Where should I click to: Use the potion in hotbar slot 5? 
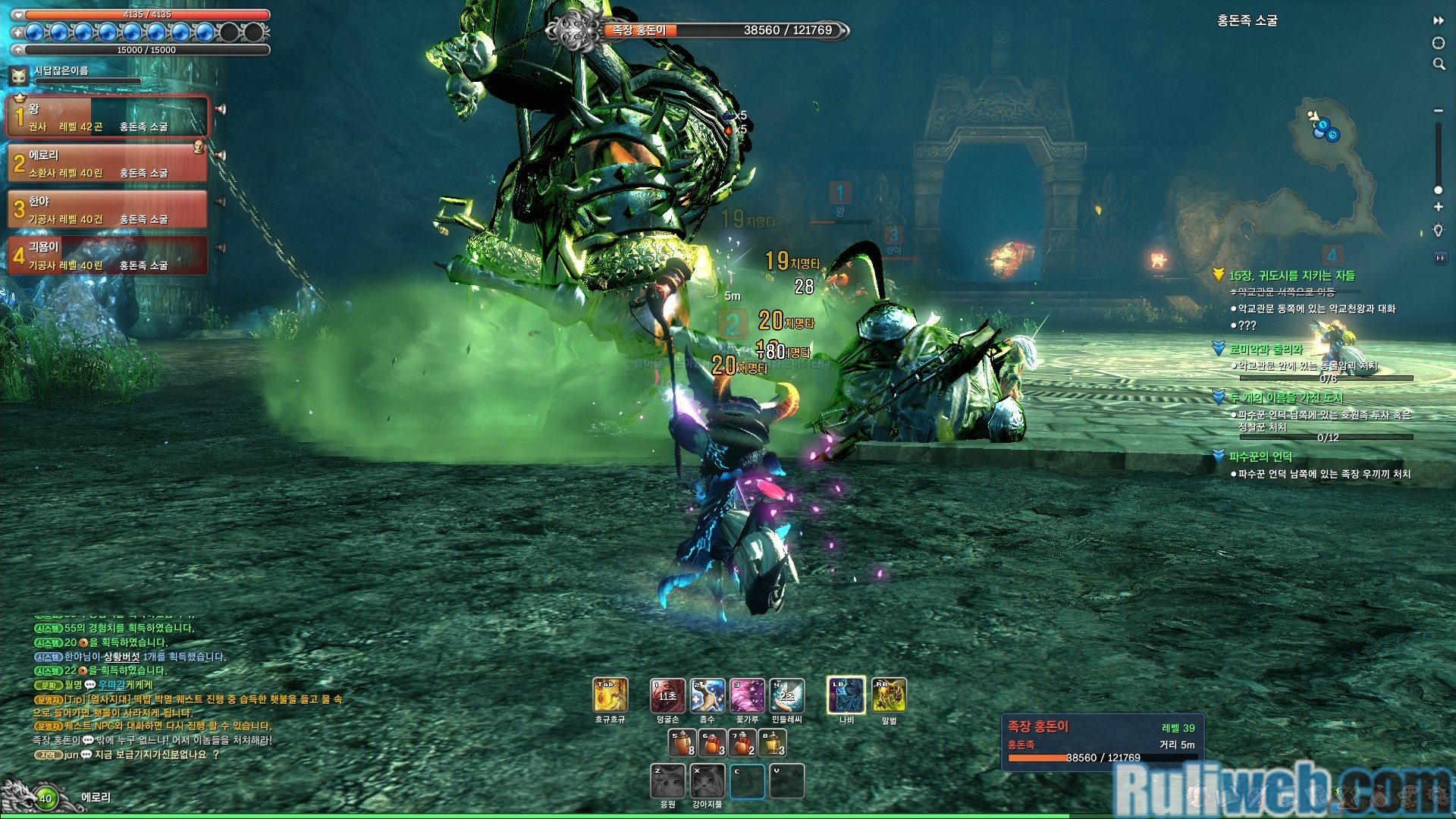click(682, 743)
